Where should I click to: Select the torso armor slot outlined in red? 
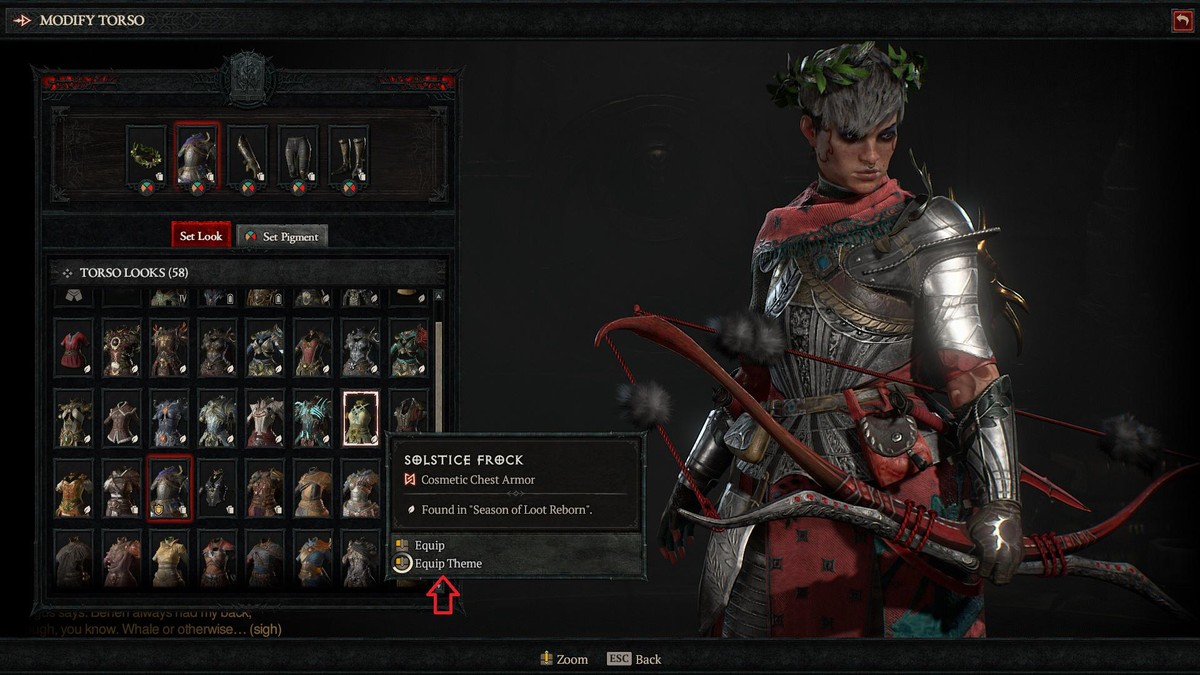coord(197,155)
